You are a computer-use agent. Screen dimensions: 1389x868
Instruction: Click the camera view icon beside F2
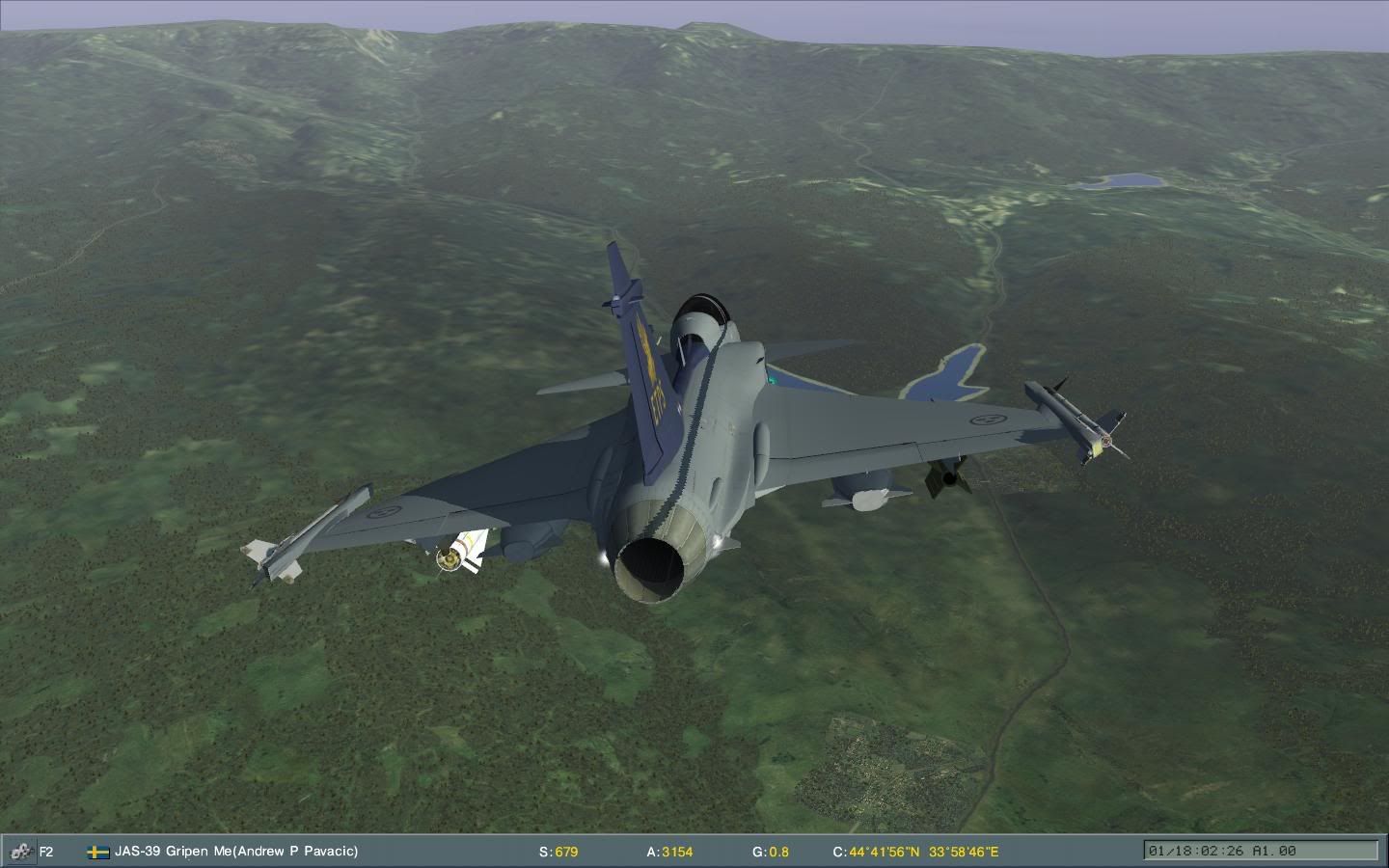tap(18, 852)
